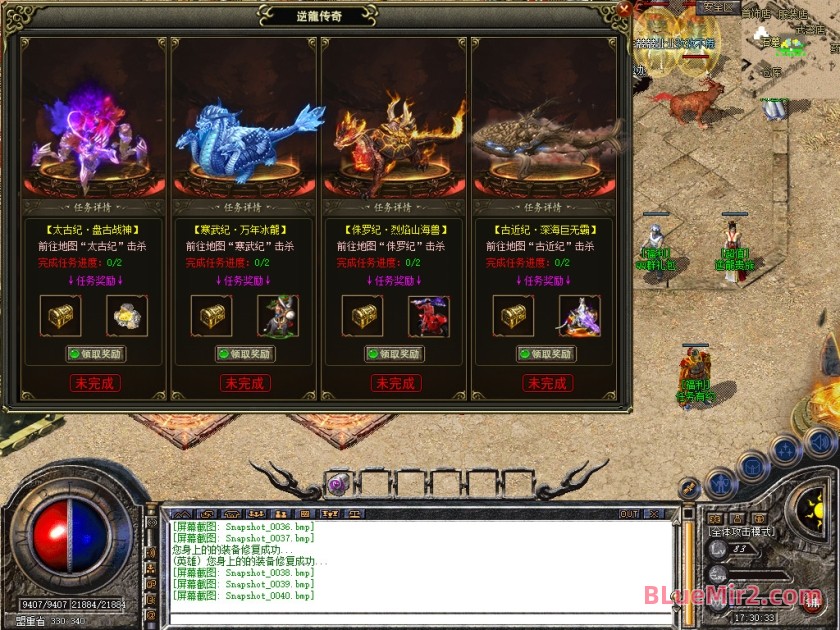Select the gold ingot pile reward icon
The width and height of the screenshot is (840, 630).
(127, 316)
